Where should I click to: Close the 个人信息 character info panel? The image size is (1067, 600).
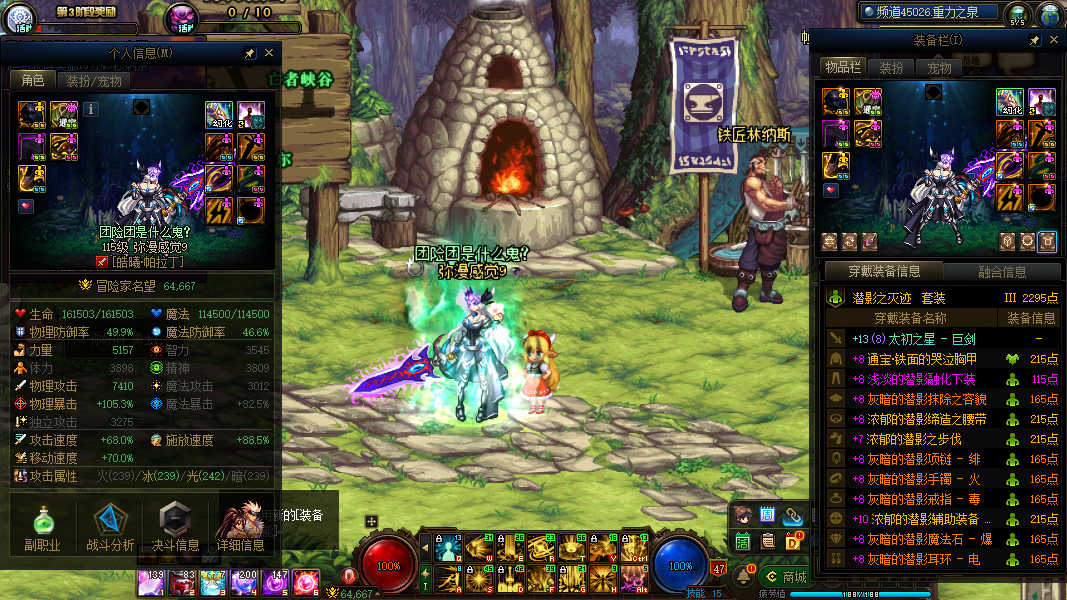269,53
